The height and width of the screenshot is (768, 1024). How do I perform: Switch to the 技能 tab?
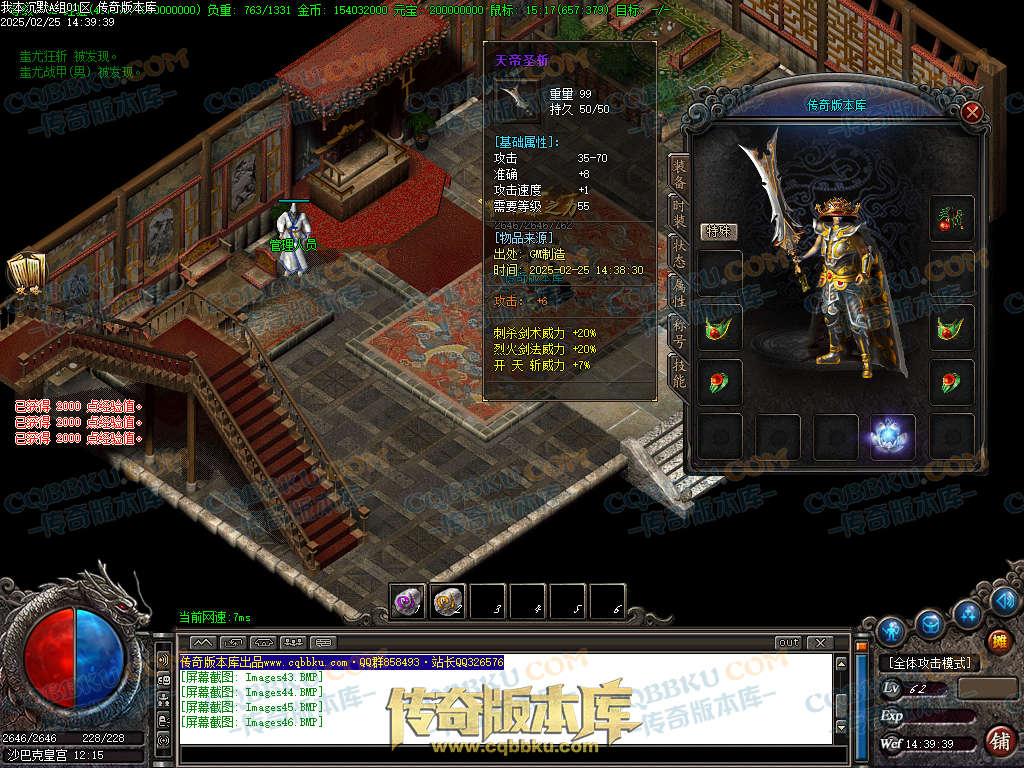coord(679,373)
